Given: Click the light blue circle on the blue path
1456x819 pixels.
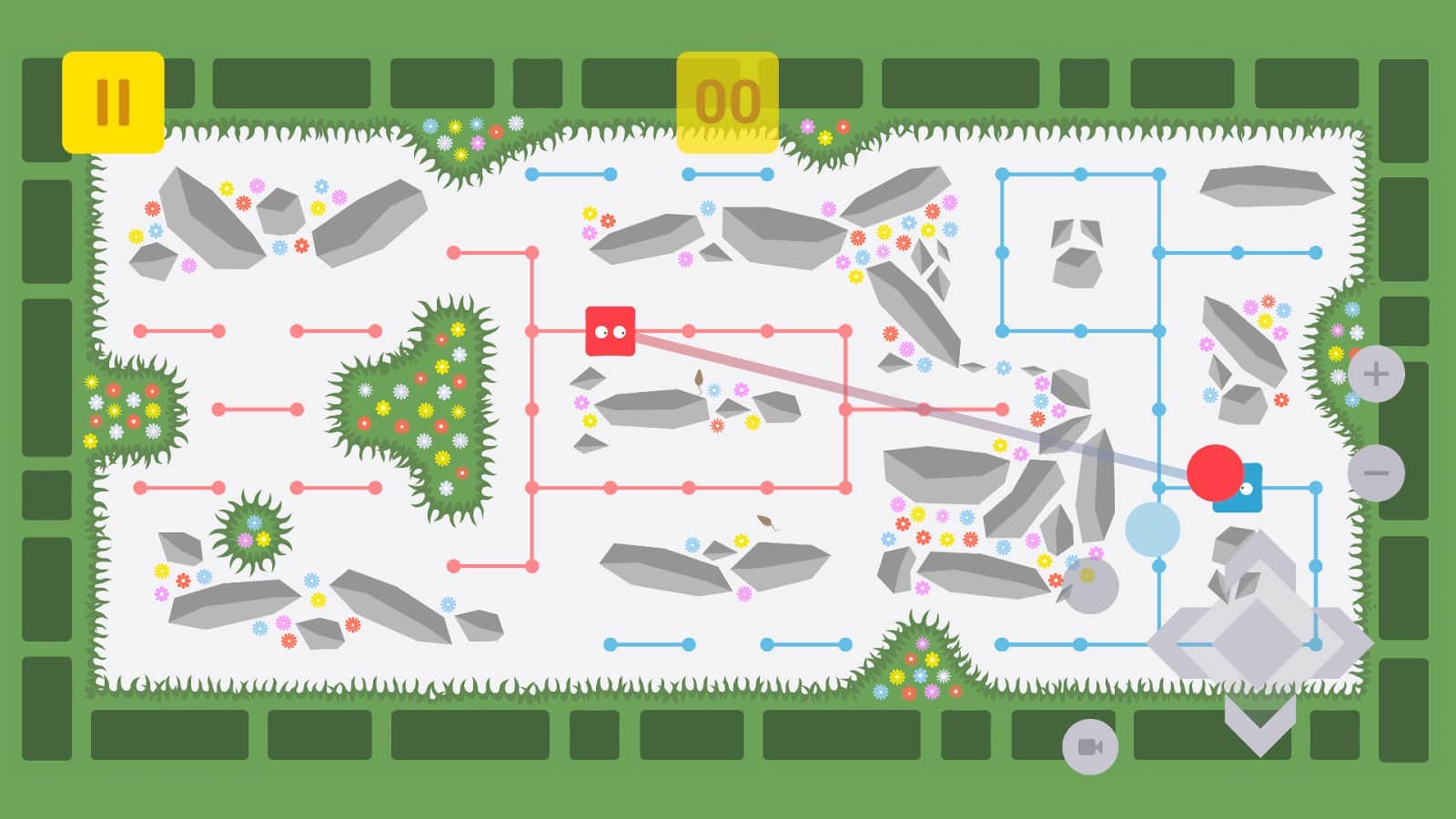Looking at the screenshot, I should pyautogui.click(x=1154, y=526).
